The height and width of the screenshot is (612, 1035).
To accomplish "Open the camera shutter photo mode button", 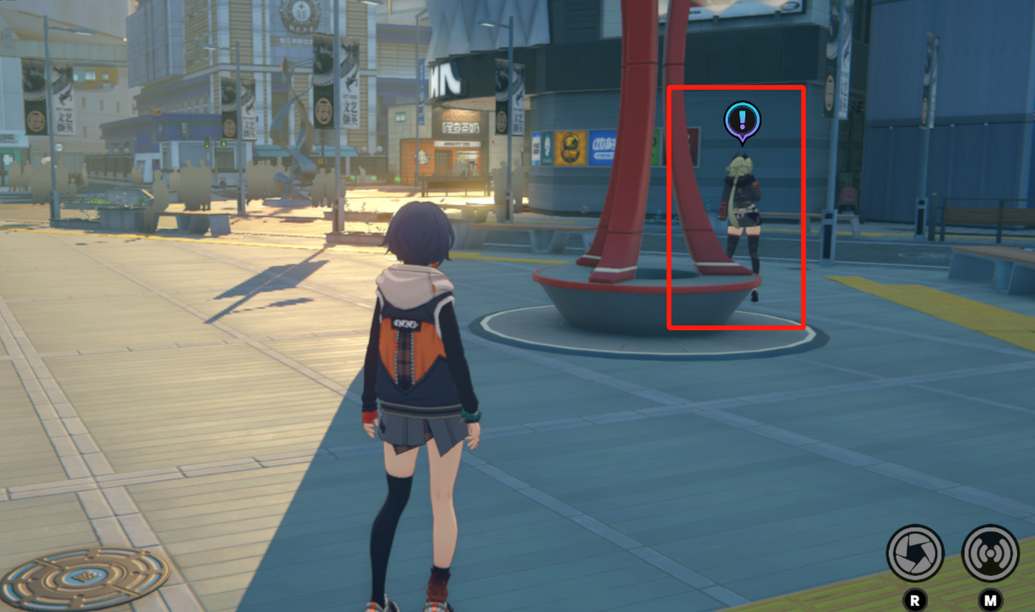I will (915, 553).
